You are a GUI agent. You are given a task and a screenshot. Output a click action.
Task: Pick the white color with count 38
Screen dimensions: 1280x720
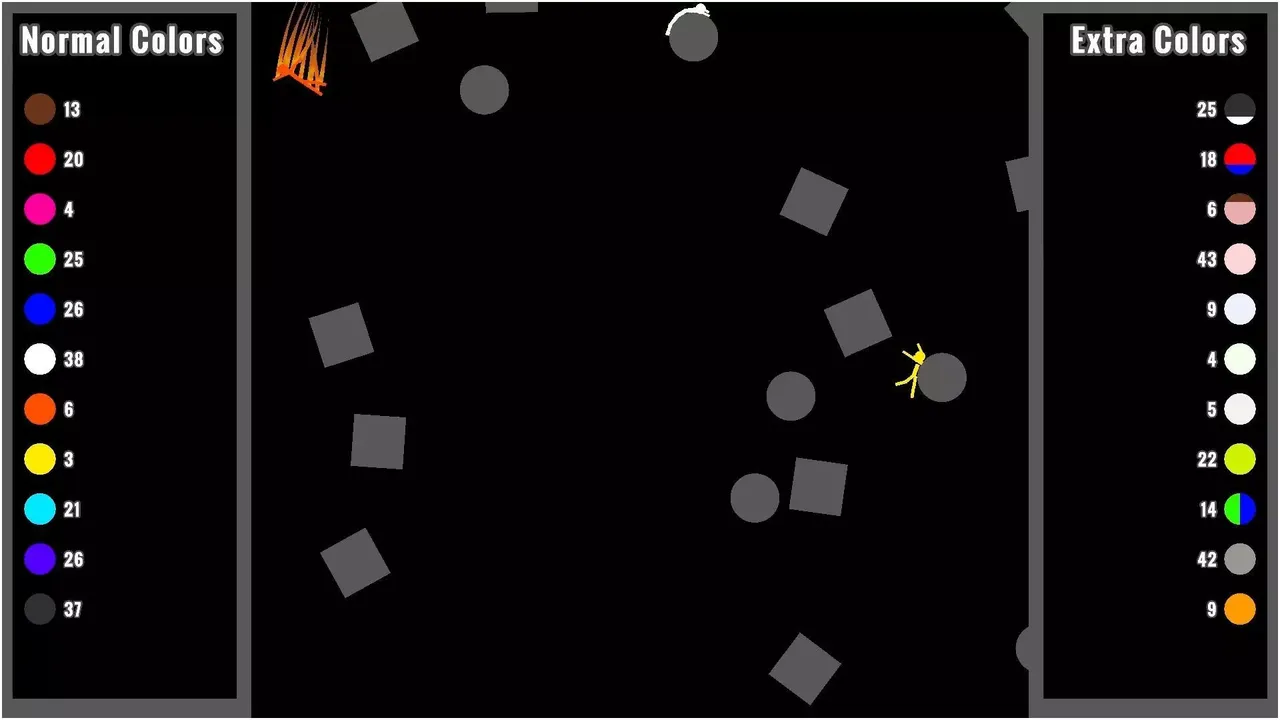(x=40, y=360)
